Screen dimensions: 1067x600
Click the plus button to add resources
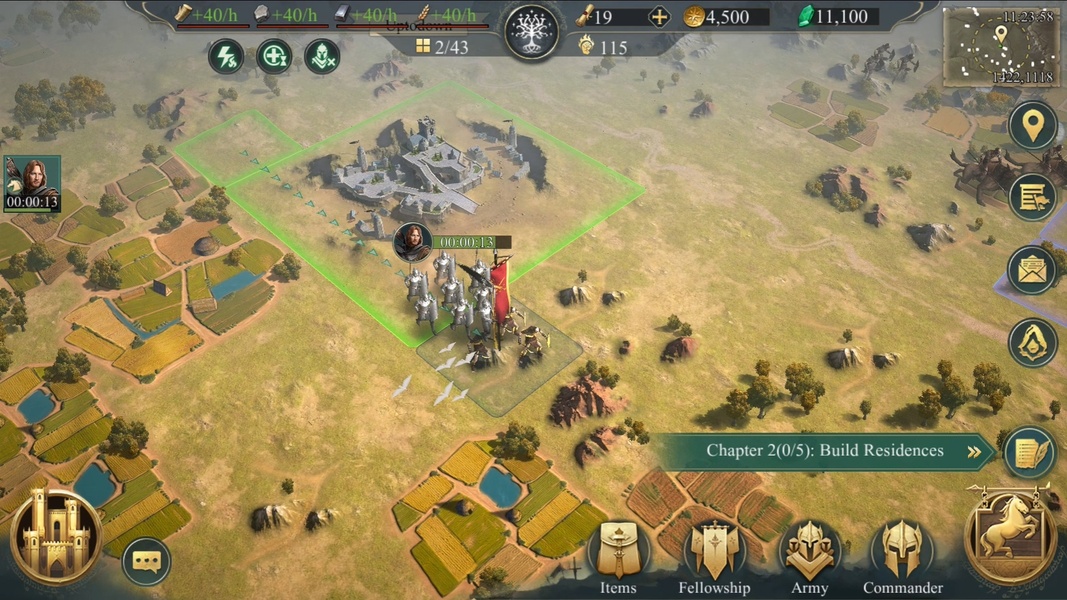click(x=659, y=17)
